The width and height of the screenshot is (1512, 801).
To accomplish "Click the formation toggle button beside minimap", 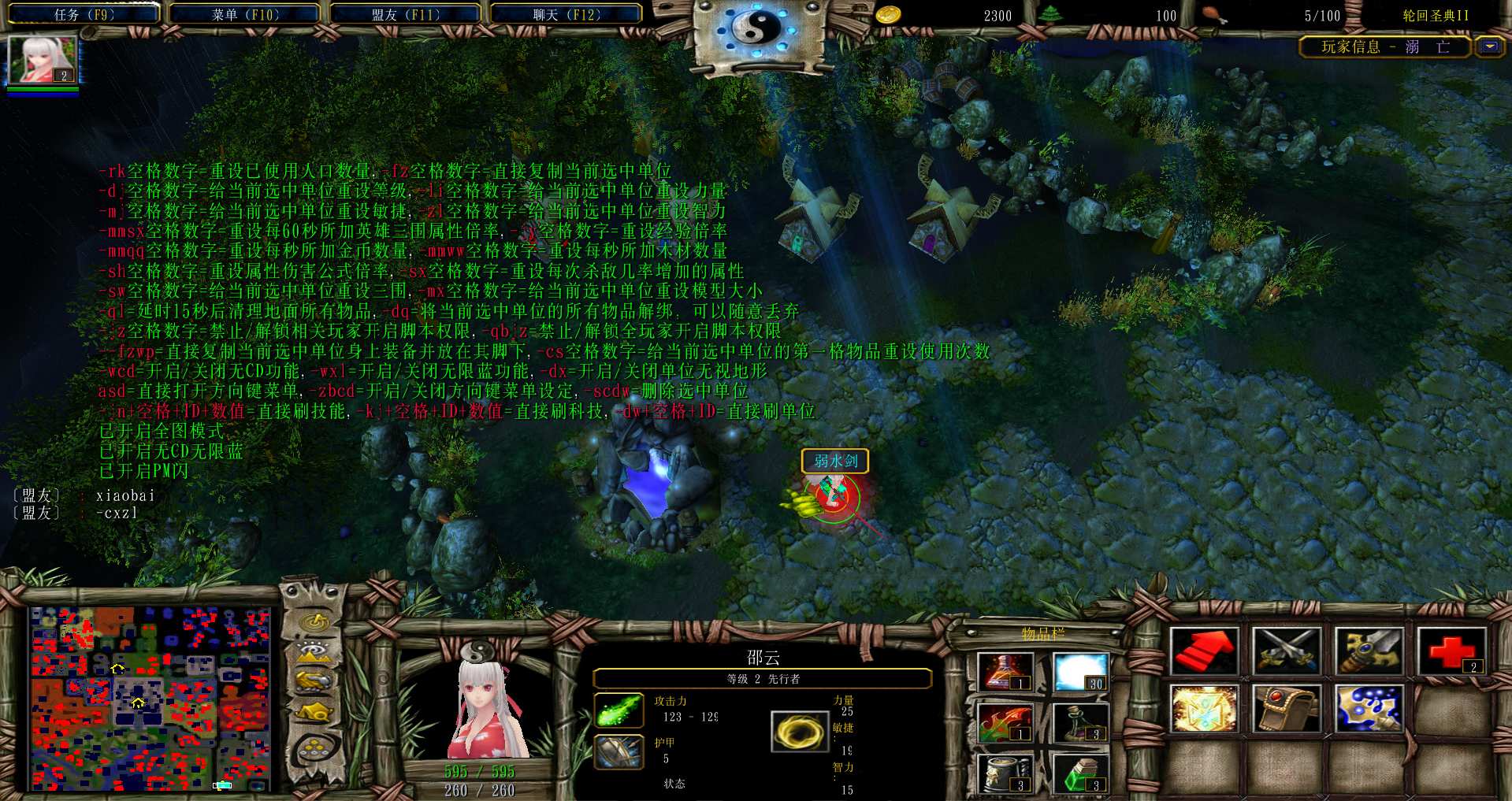I will click(315, 747).
